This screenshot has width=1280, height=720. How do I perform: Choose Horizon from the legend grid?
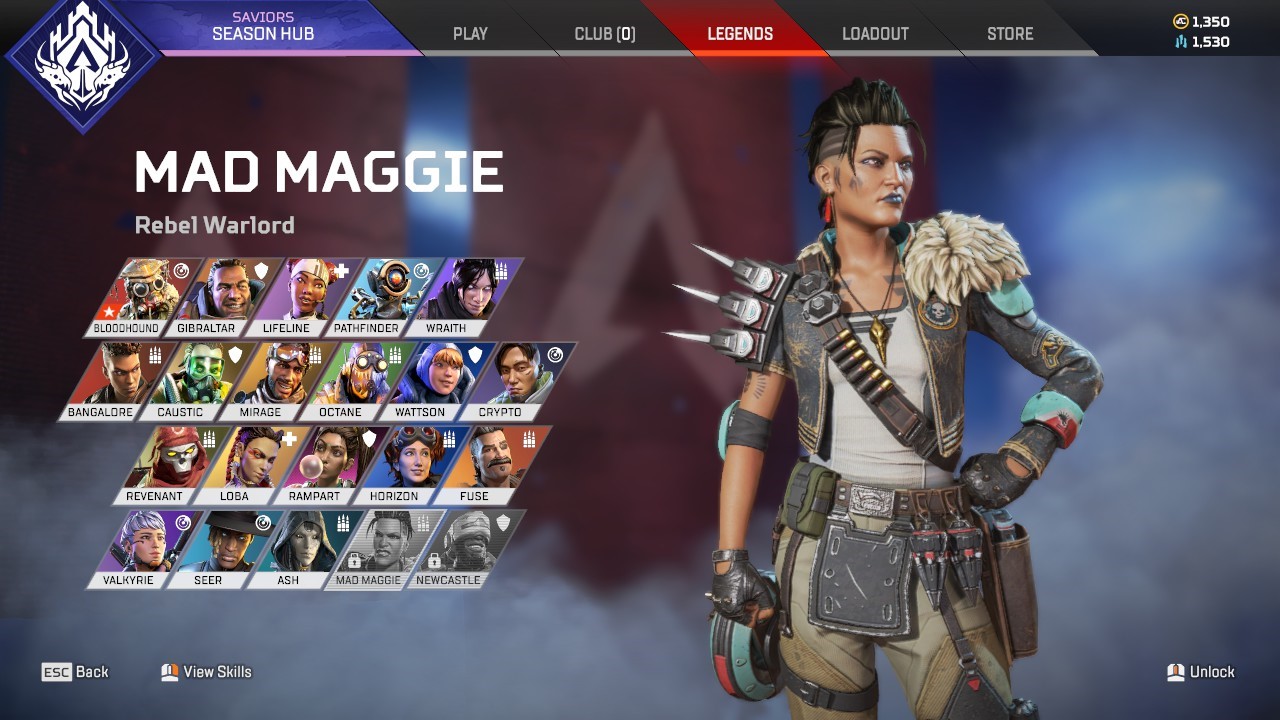click(408, 464)
